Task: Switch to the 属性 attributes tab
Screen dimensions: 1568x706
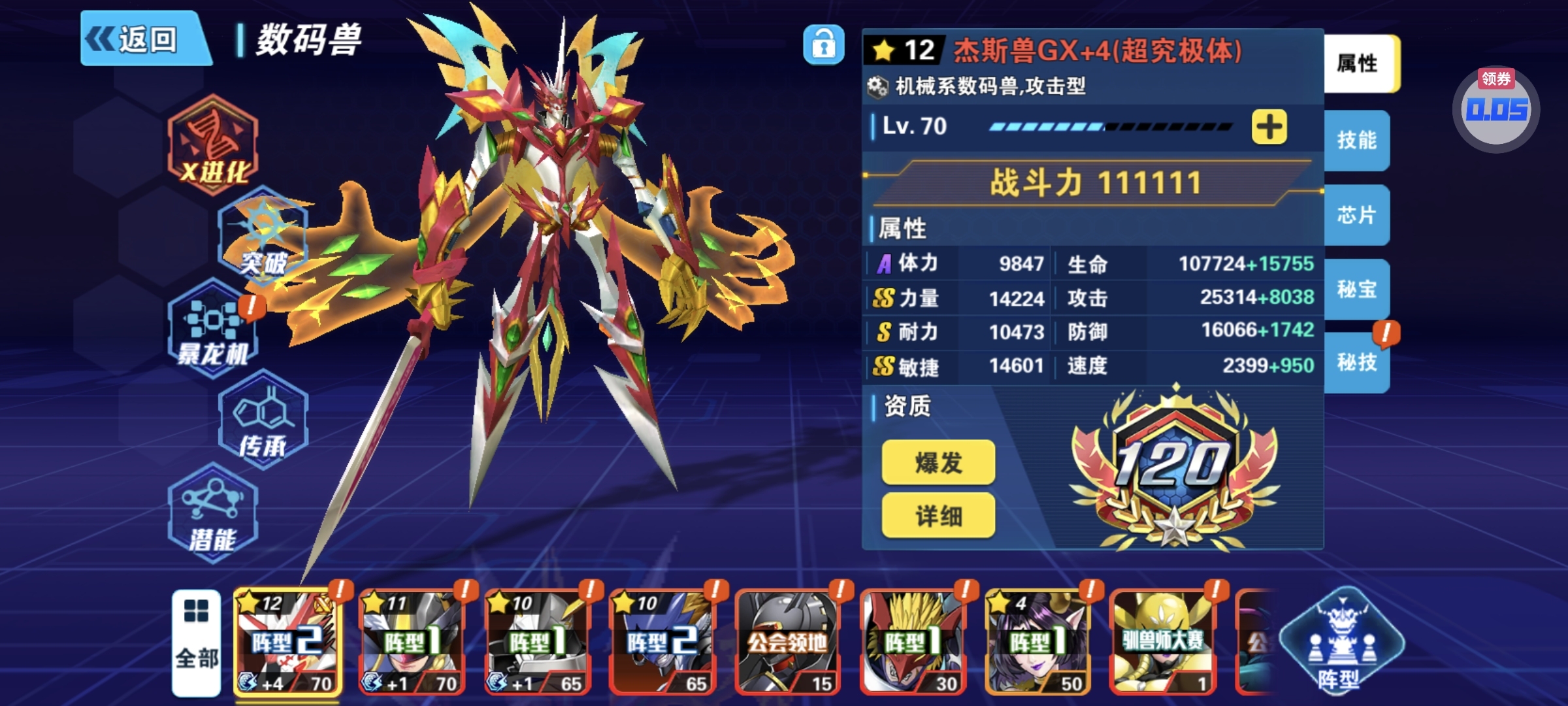Action: point(1359,63)
